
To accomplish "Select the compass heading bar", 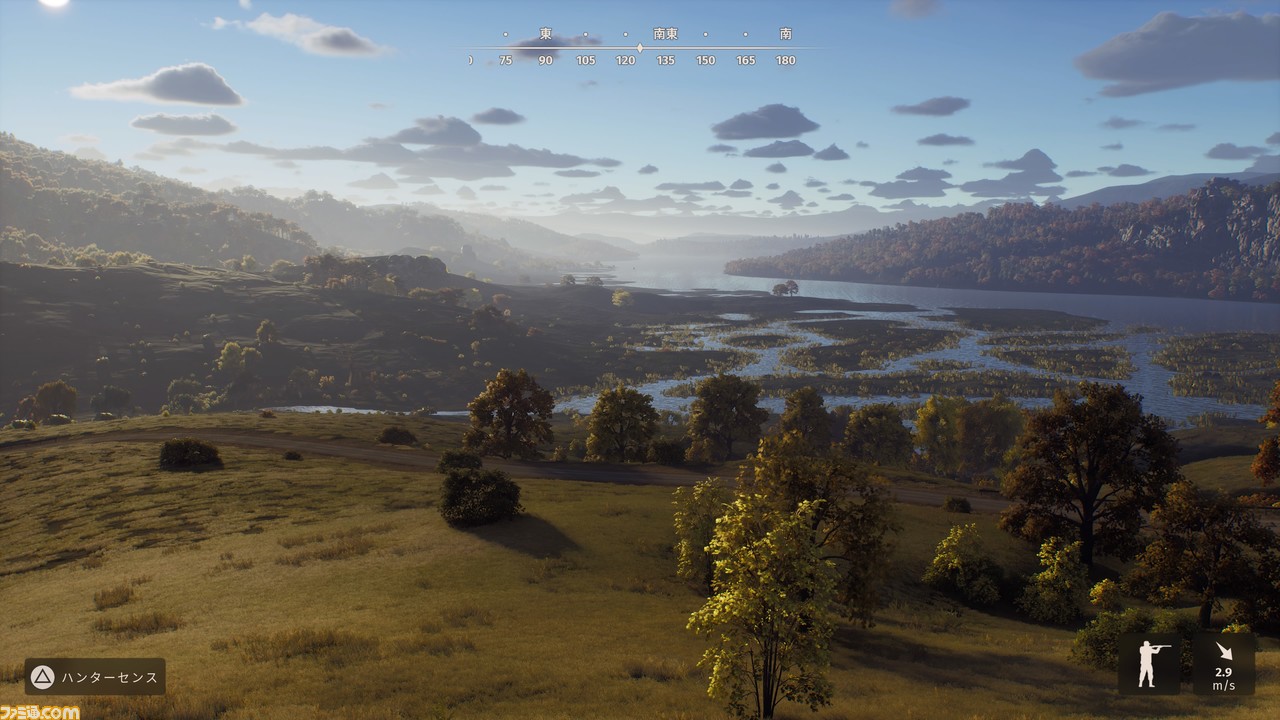I will tap(639, 47).
